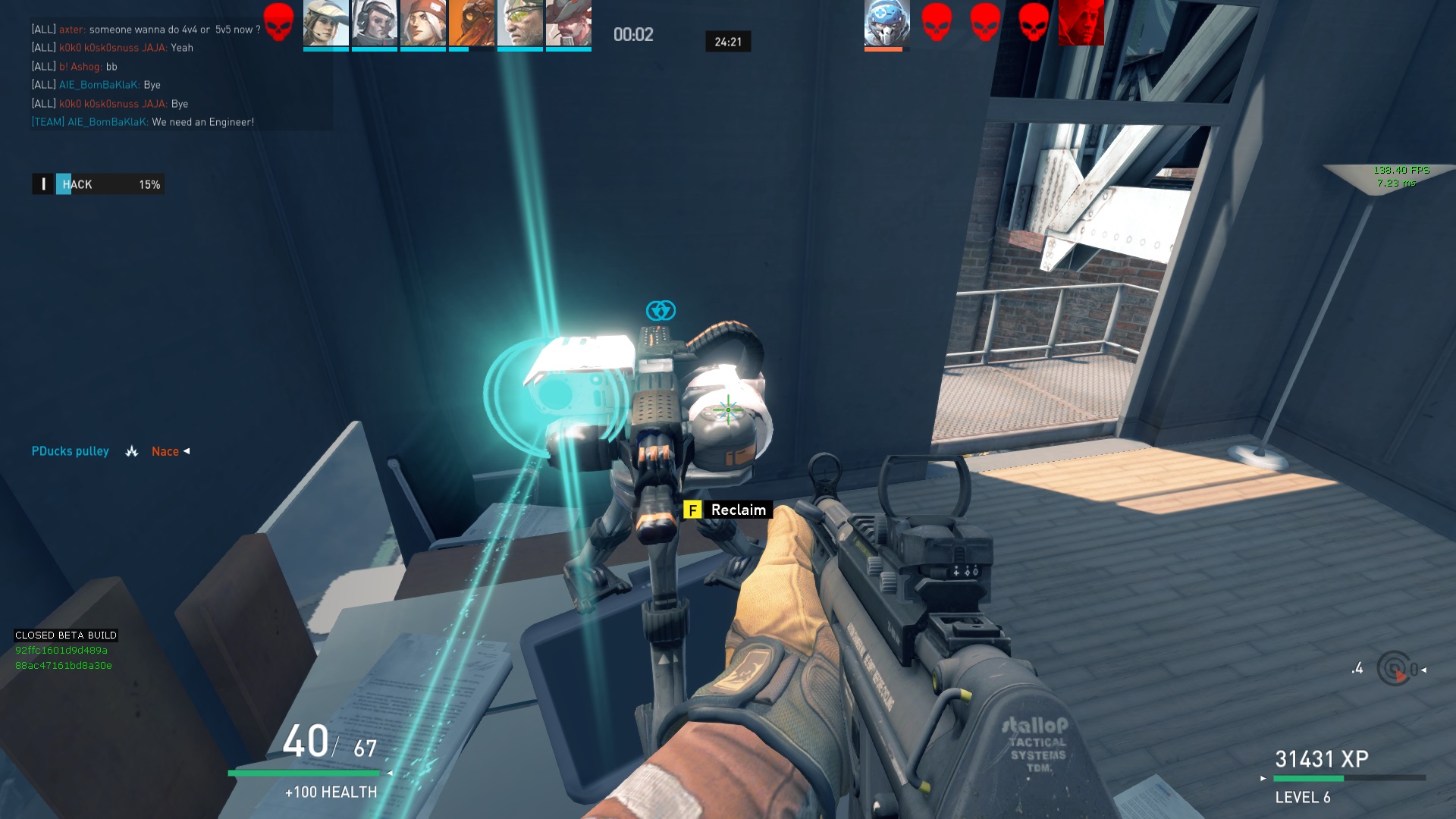Viewport: 1456px width, 819px height.
Task: Select the red-tinted enemy face portrait
Action: pos(1081,24)
